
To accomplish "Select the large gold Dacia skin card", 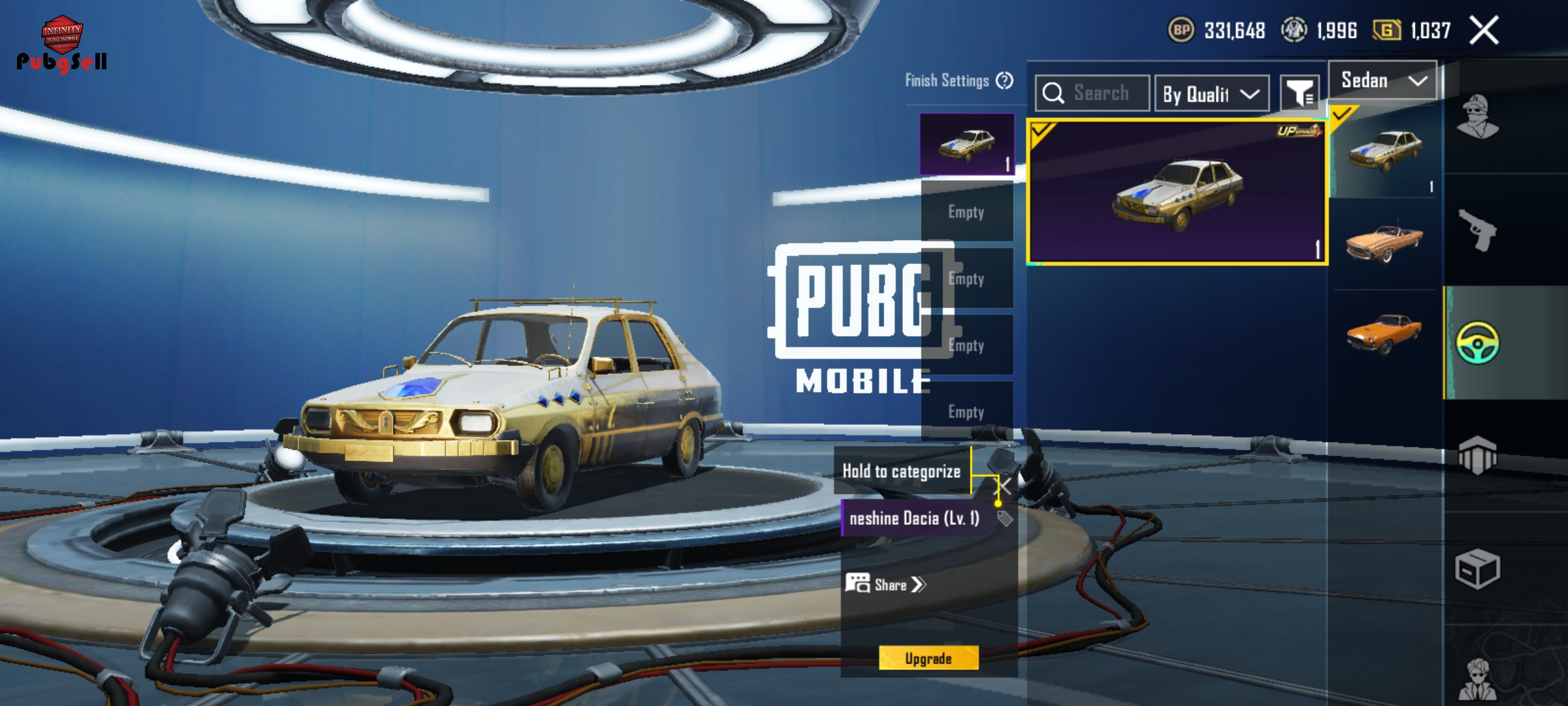I will [x=1177, y=192].
